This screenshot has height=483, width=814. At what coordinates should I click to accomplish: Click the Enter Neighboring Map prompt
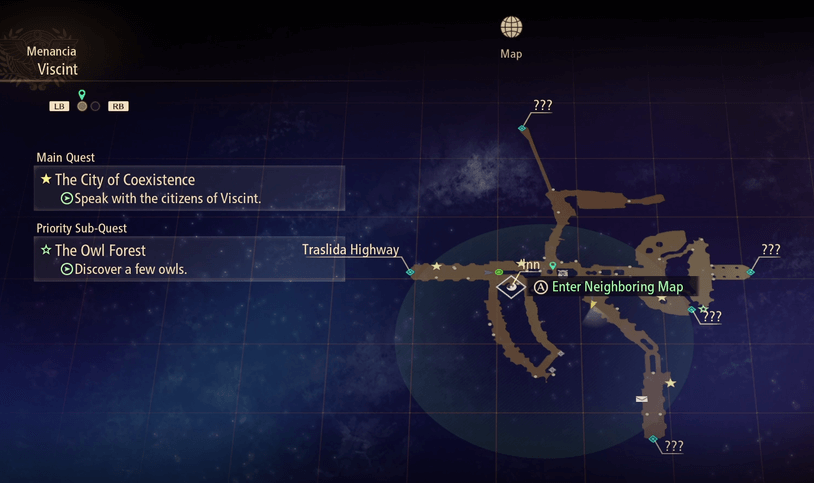click(x=609, y=287)
